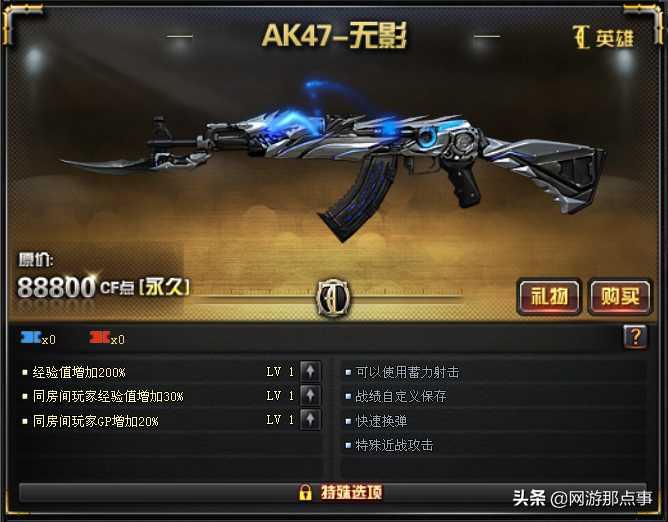Image resolution: width=668 pixels, height=522 pixels.
Task: Select the blue upgrade token icon
Action: tap(31, 338)
